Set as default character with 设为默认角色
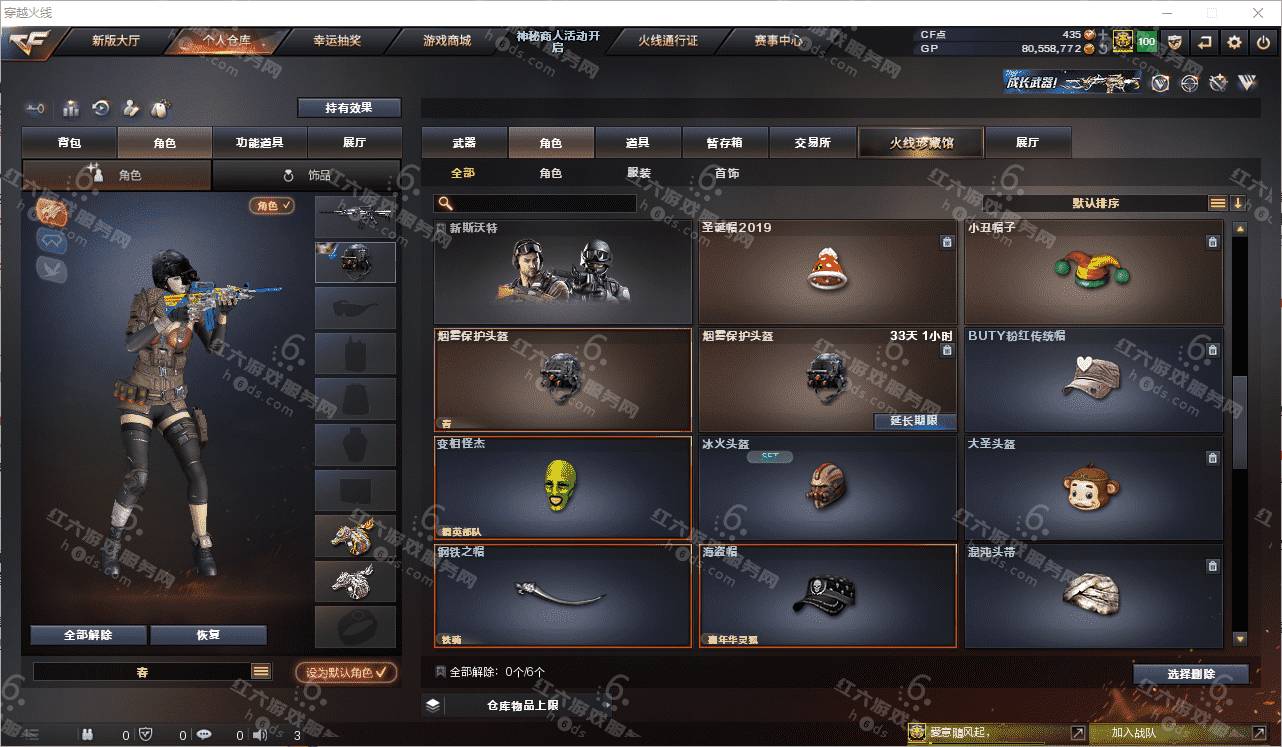This screenshot has width=1282, height=747. 346,673
